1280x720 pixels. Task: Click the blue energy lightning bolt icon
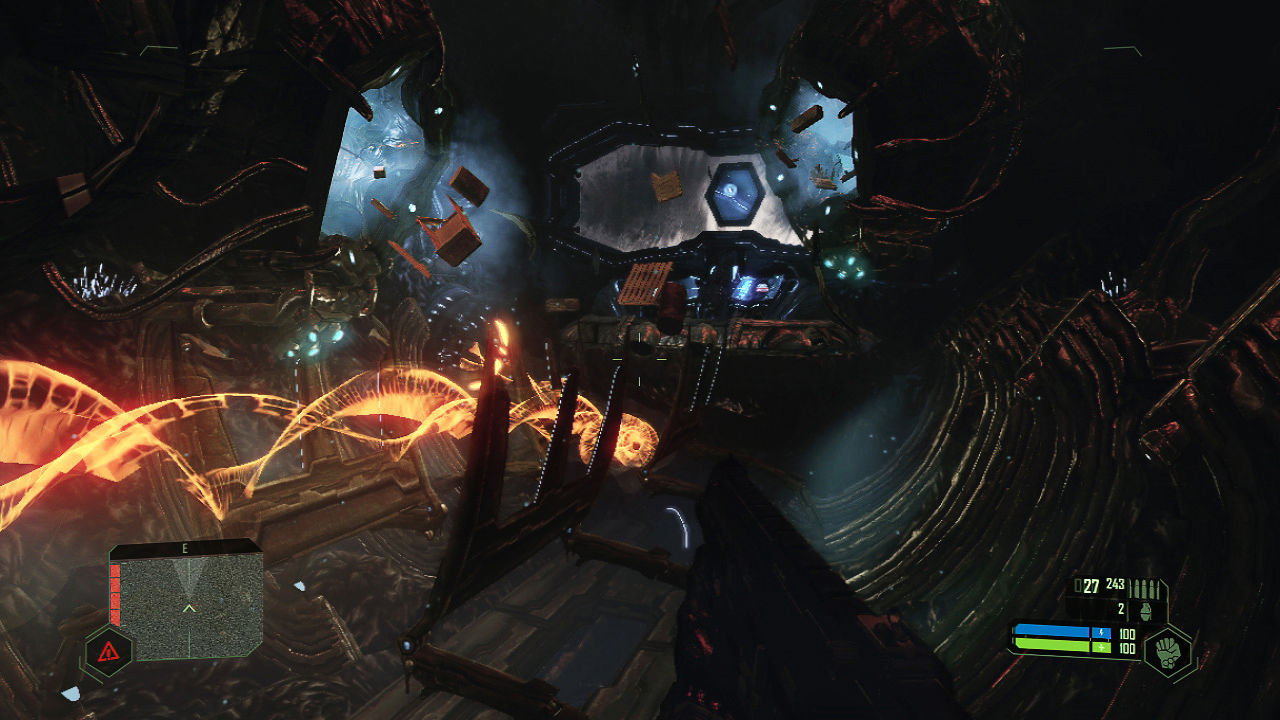pos(1102,632)
